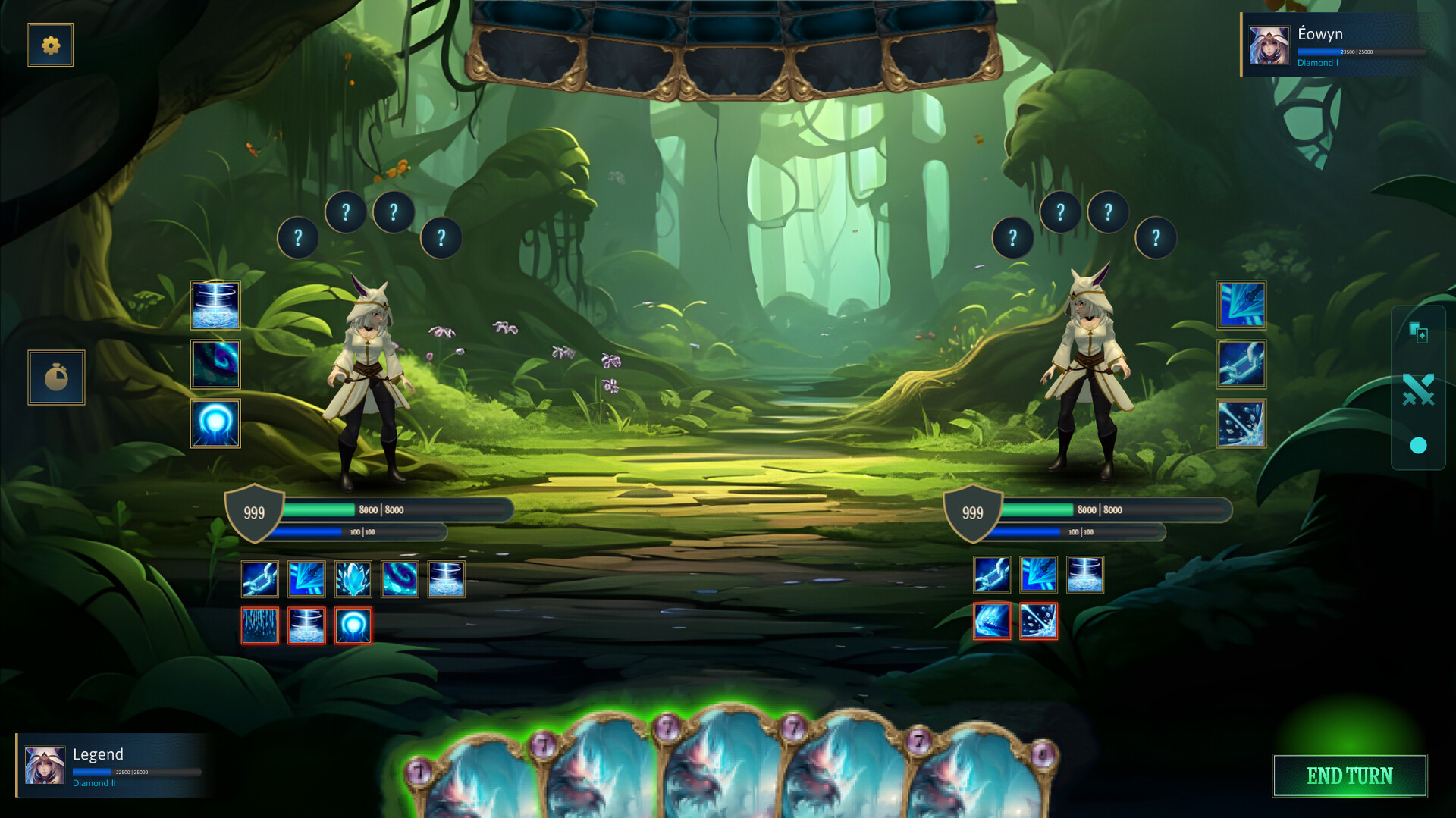
Task: Expand the lowest question-mark circle near Éowyn's character
Action: pos(1013,237)
